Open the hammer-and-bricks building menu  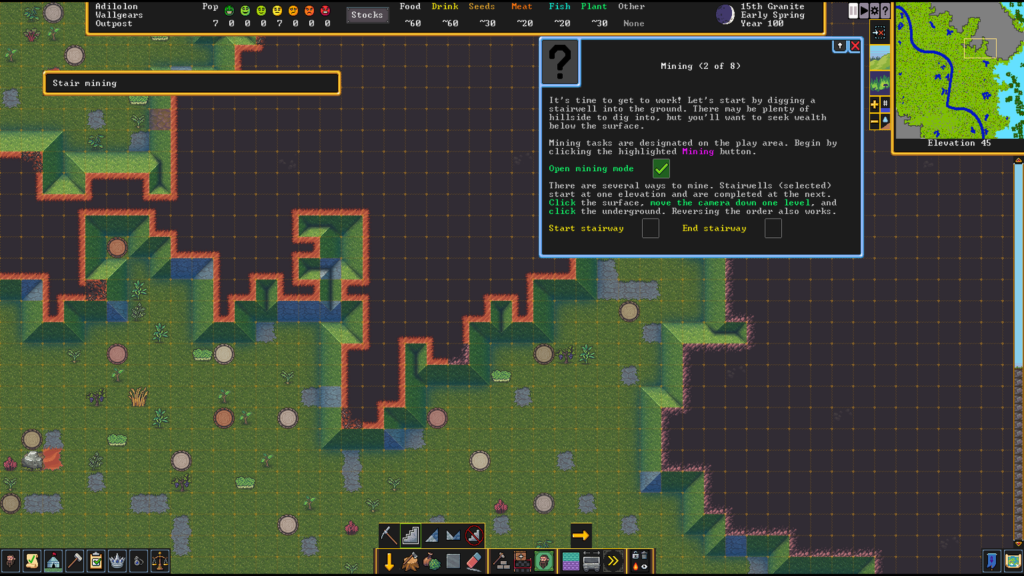pyautogui.click(x=501, y=561)
